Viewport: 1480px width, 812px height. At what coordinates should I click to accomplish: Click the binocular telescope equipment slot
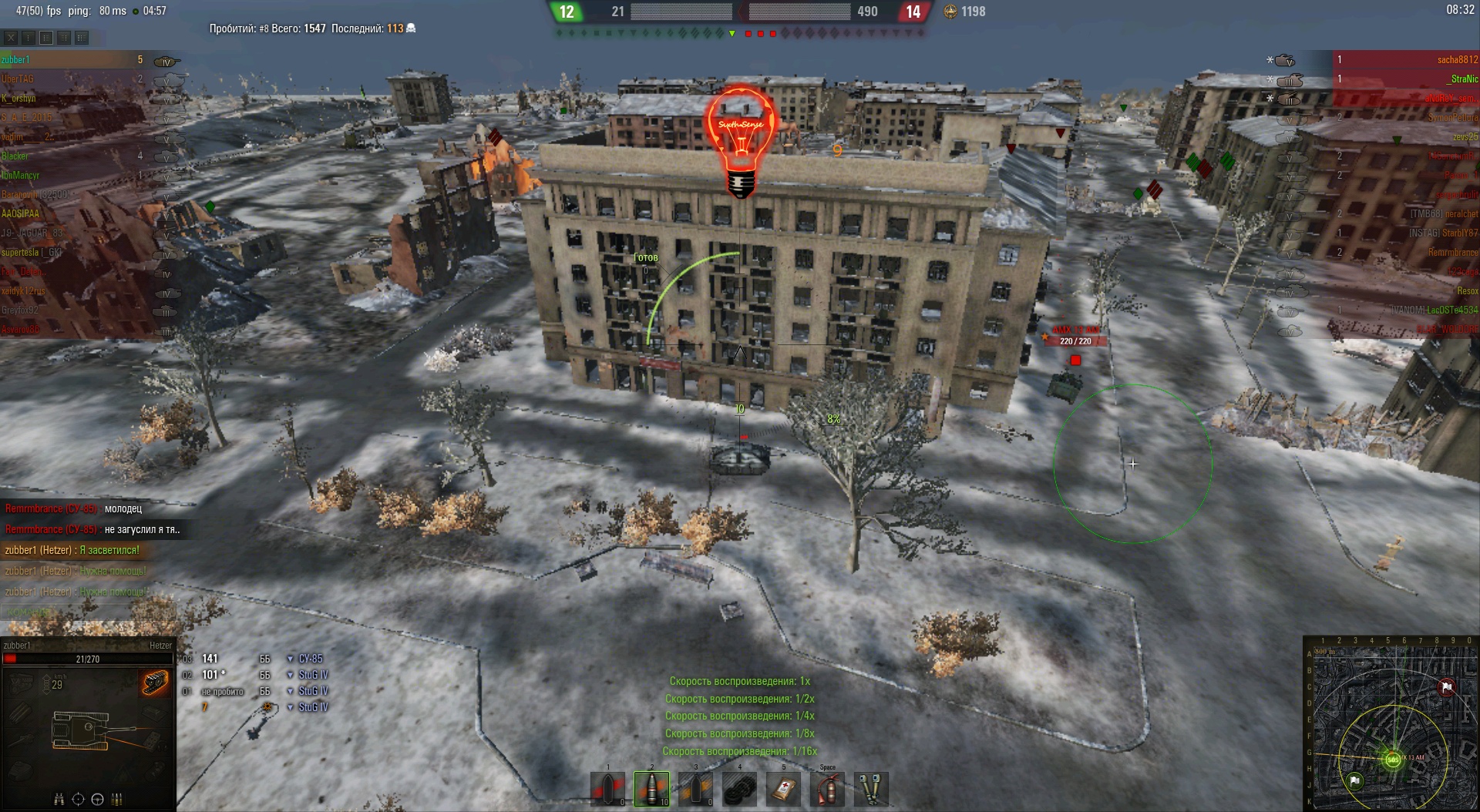pos(871,789)
